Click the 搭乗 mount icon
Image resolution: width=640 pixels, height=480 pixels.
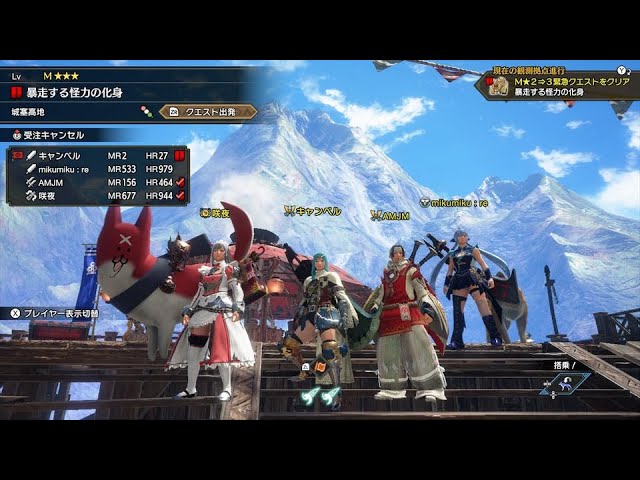(566, 383)
